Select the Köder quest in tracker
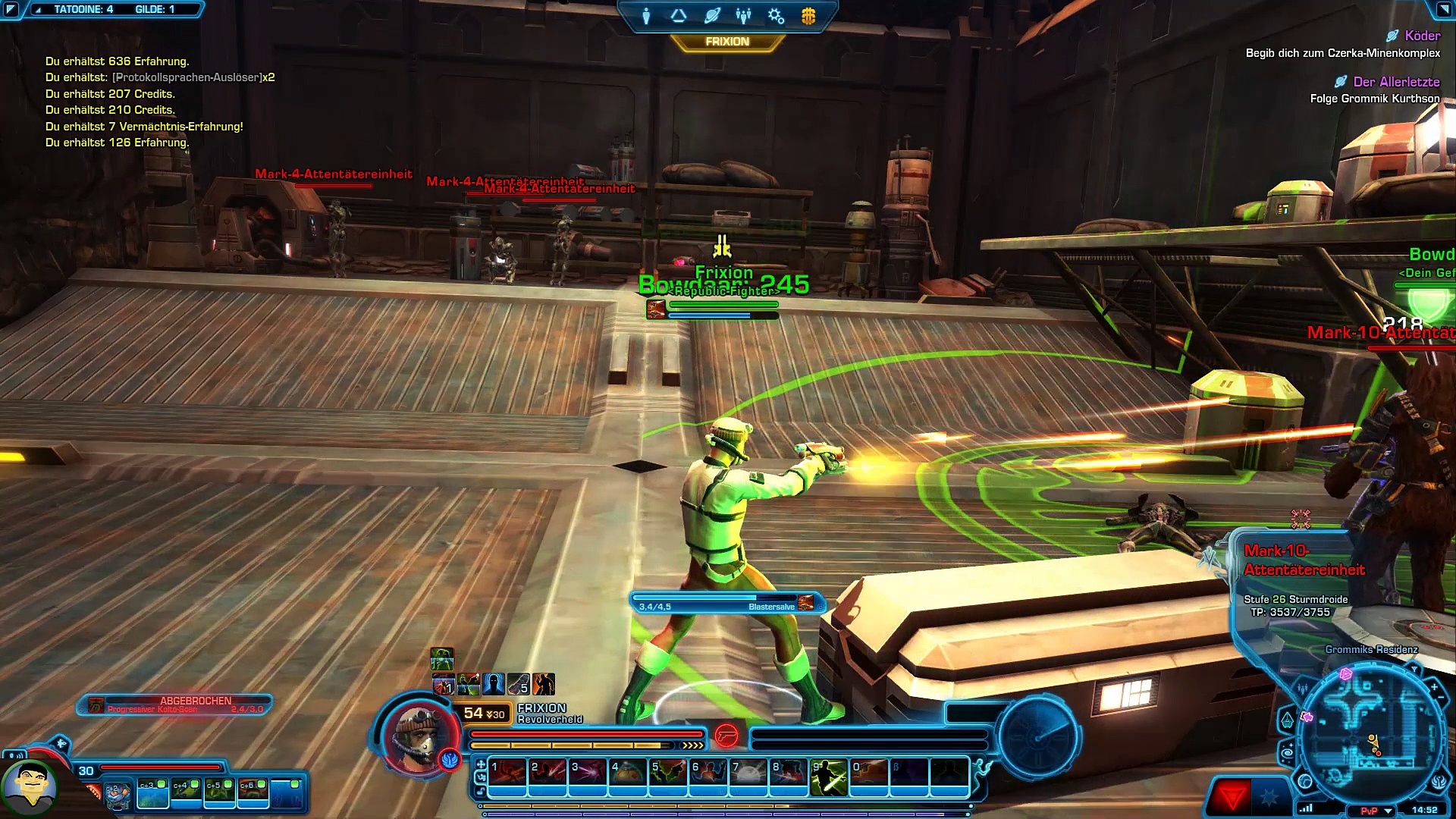 tap(1421, 36)
